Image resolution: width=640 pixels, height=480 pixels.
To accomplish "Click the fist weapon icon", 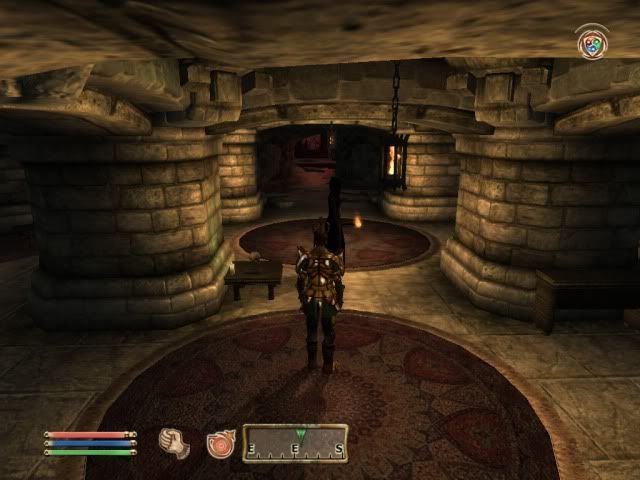I will tap(176, 443).
